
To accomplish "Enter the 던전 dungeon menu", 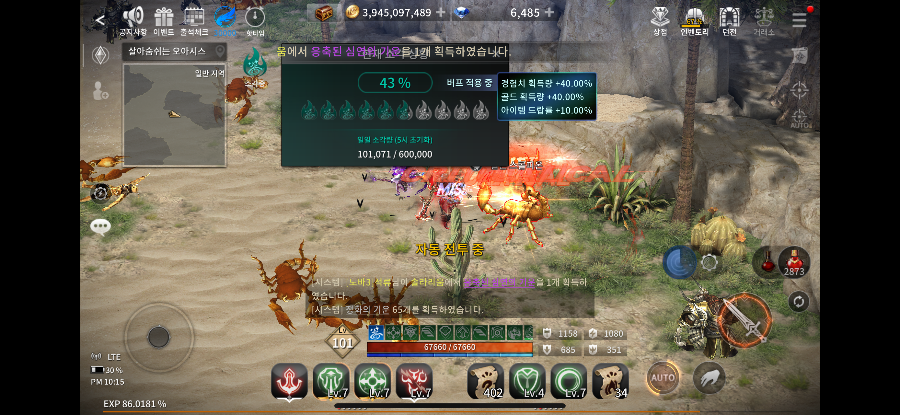I will pyautogui.click(x=729, y=19).
